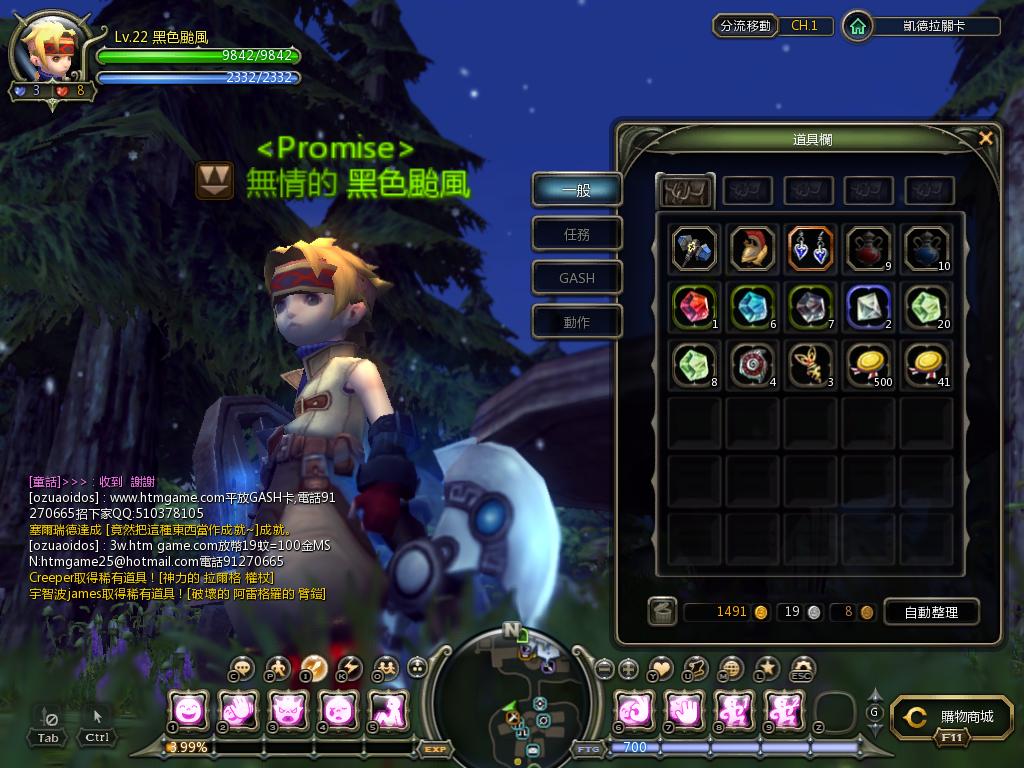This screenshot has width=1024, height=768.
Task: Click the 分流移動 channel move button
Action: (x=746, y=26)
